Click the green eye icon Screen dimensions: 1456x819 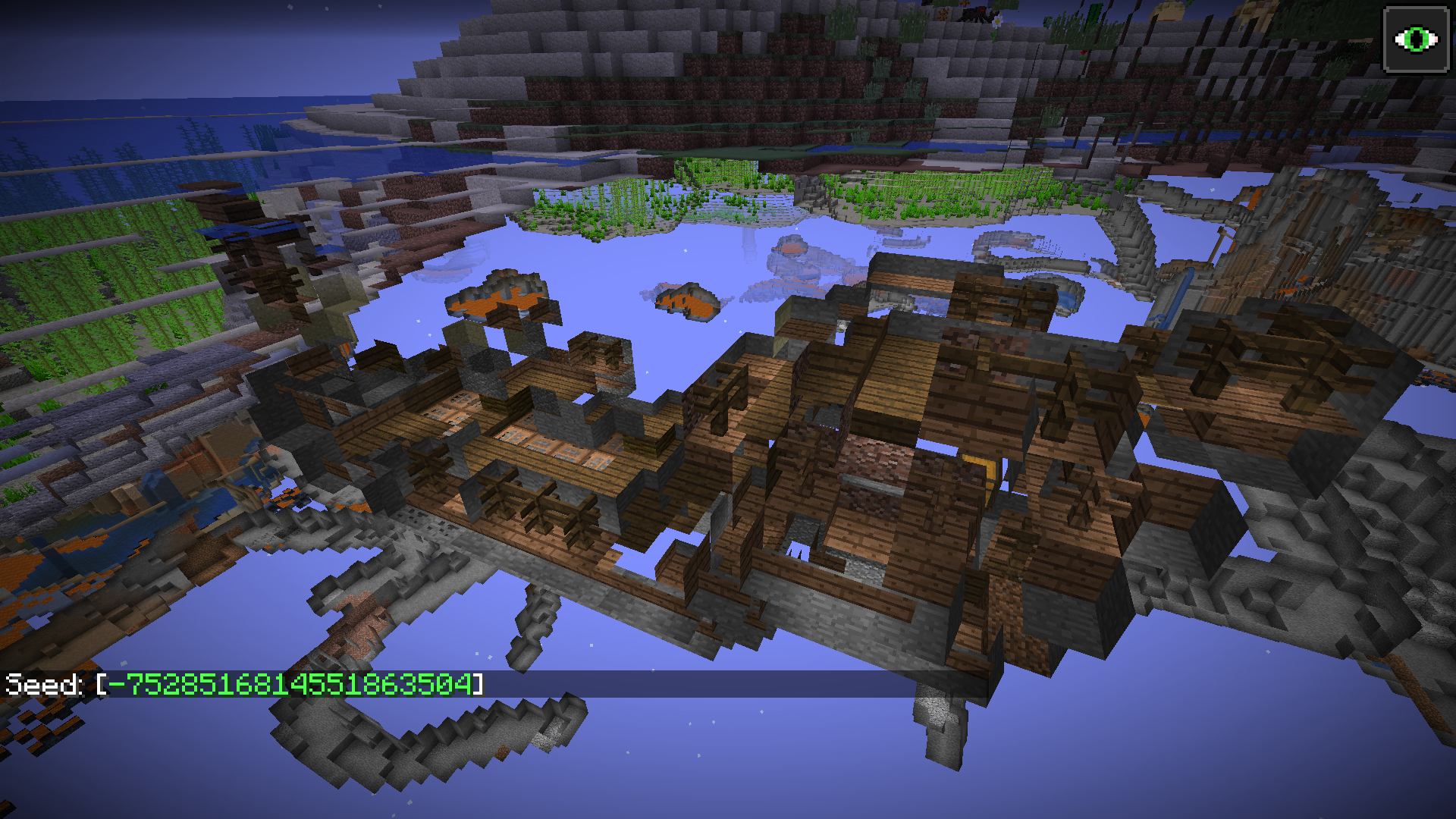[x=1415, y=39]
